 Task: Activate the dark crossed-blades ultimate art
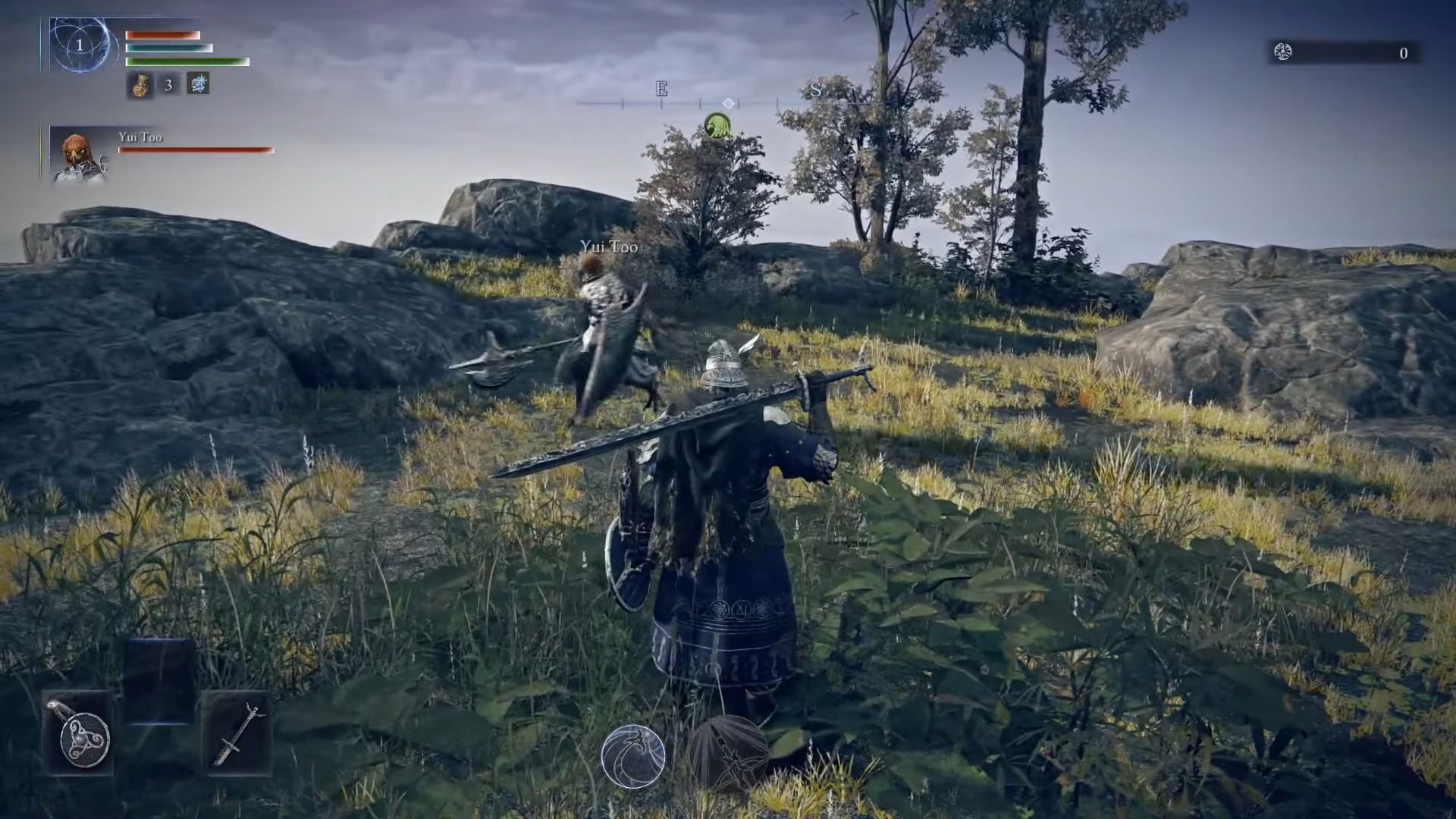pyautogui.click(x=730, y=754)
